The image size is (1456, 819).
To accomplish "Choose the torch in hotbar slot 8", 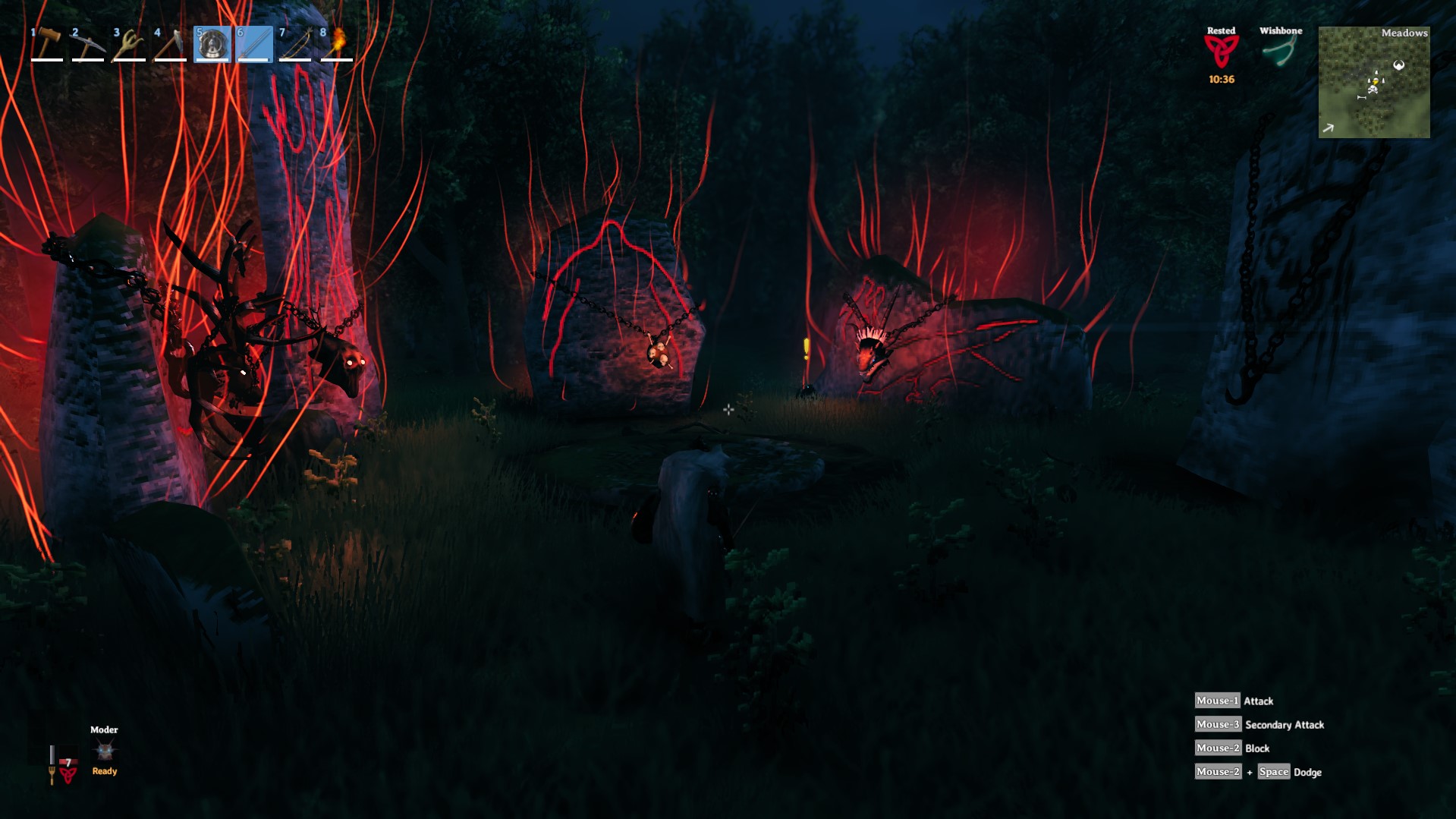I will (336, 44).
